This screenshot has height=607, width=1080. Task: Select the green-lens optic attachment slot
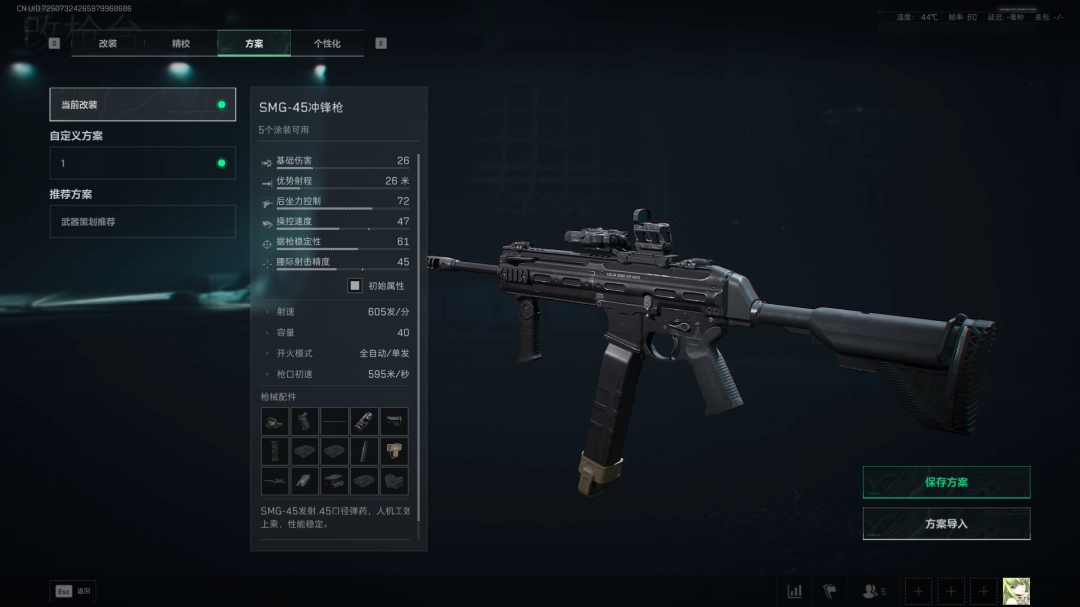tap(275, 421)
